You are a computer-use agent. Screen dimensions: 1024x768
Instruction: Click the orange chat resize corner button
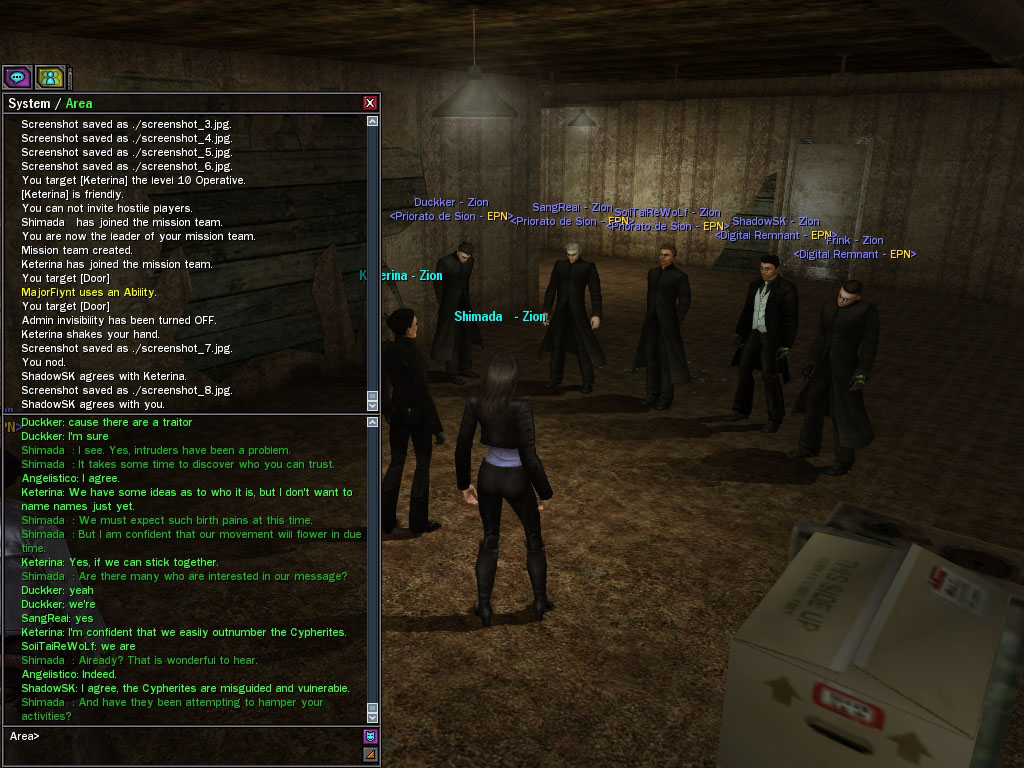(370, 755)
